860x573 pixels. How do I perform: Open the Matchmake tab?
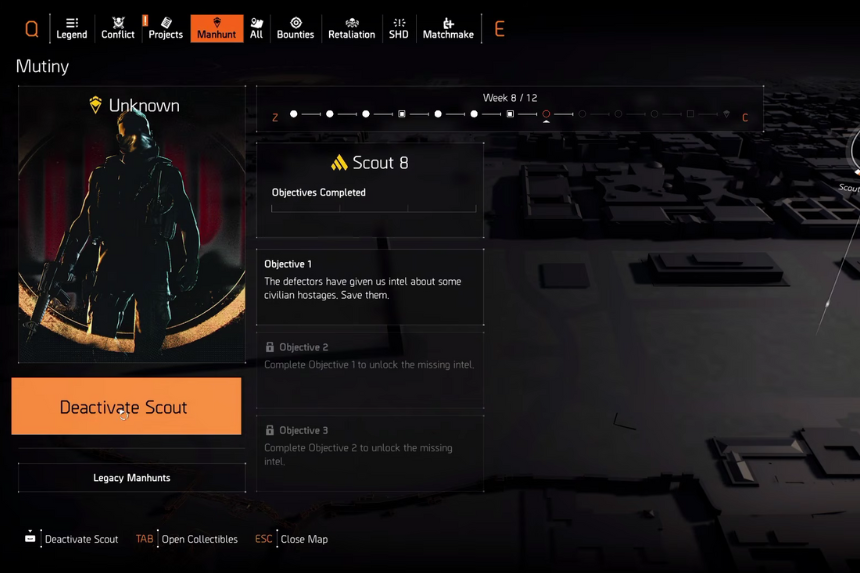click(448, 28)
